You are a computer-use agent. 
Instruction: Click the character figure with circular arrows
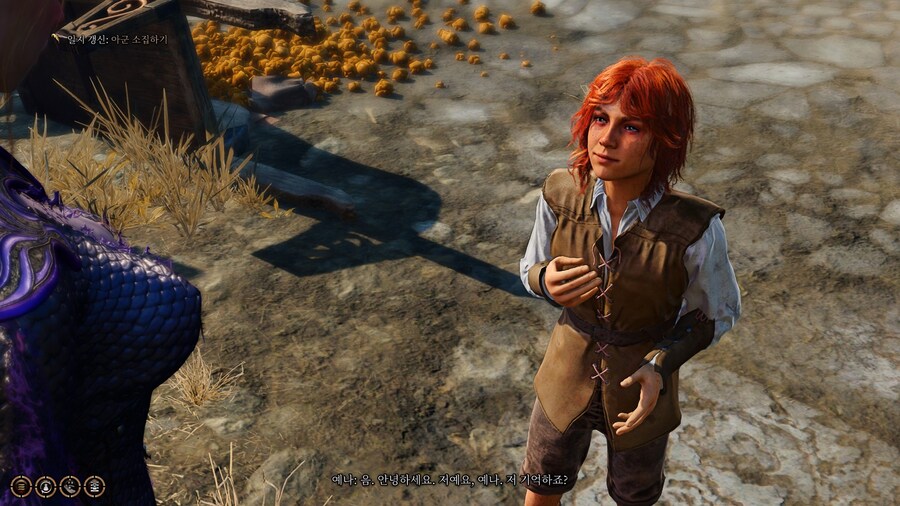tap(45, 486)
